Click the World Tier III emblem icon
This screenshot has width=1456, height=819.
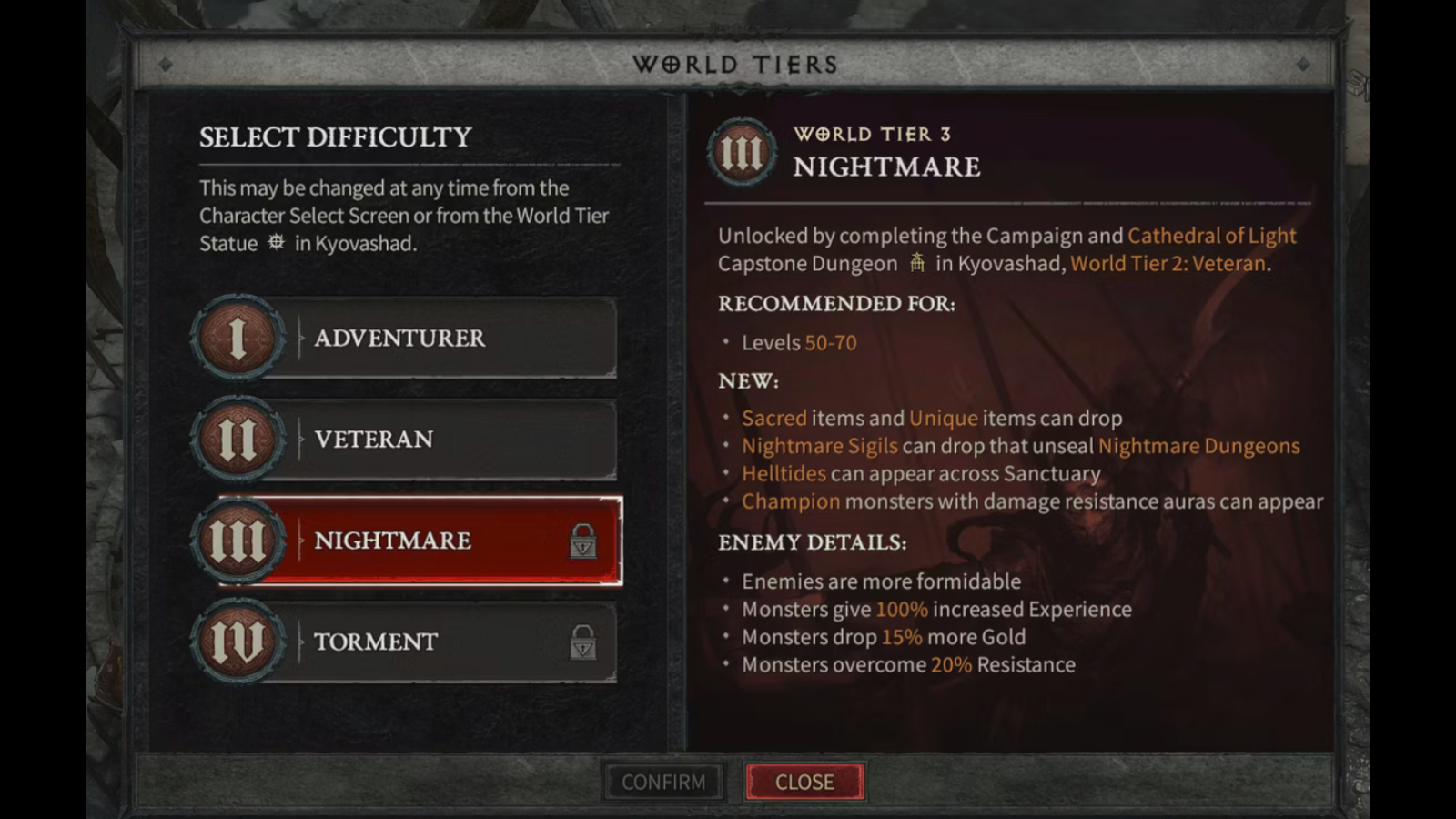coord(238,541)
